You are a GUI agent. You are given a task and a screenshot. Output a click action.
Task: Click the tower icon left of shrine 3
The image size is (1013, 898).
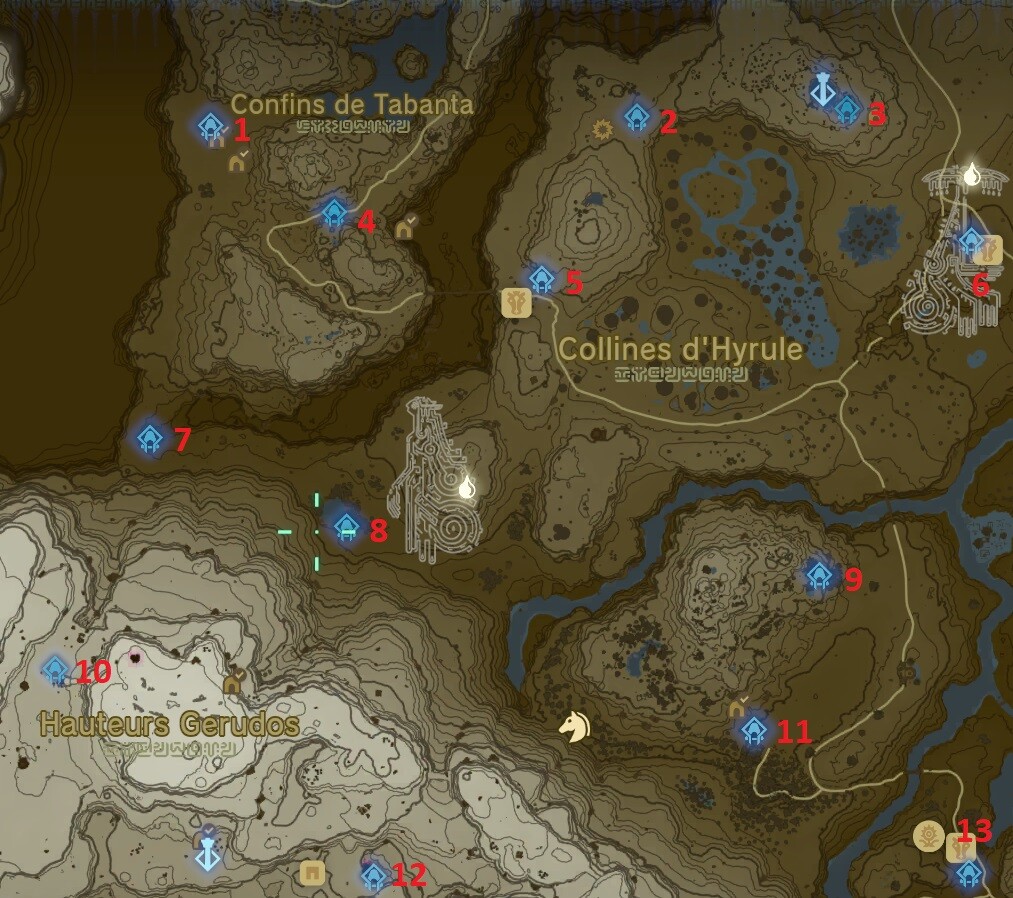[823, 90]
